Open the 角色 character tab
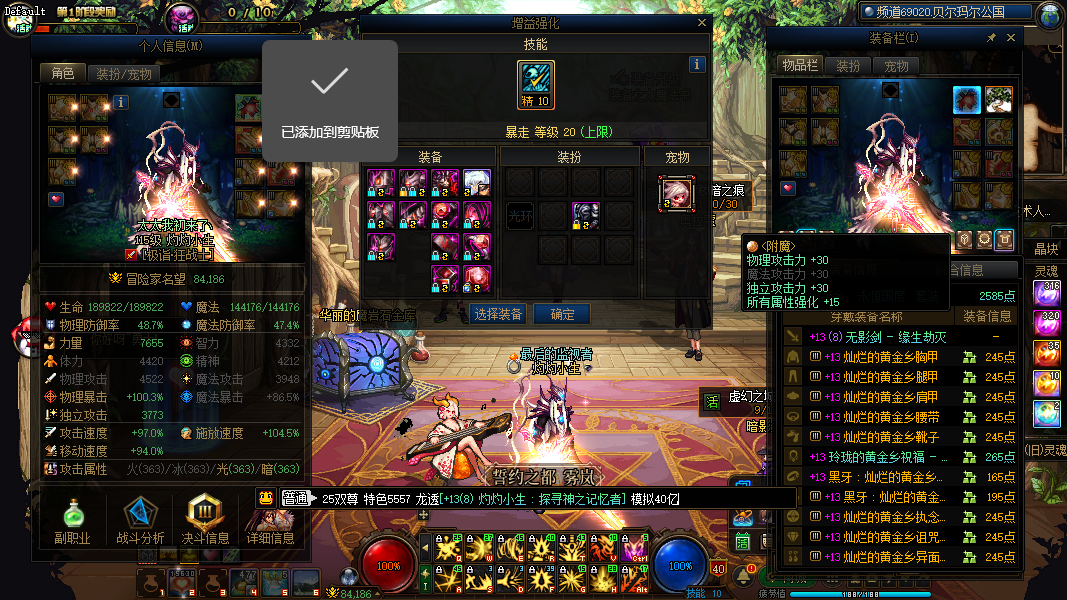 [x=62, y=74]
